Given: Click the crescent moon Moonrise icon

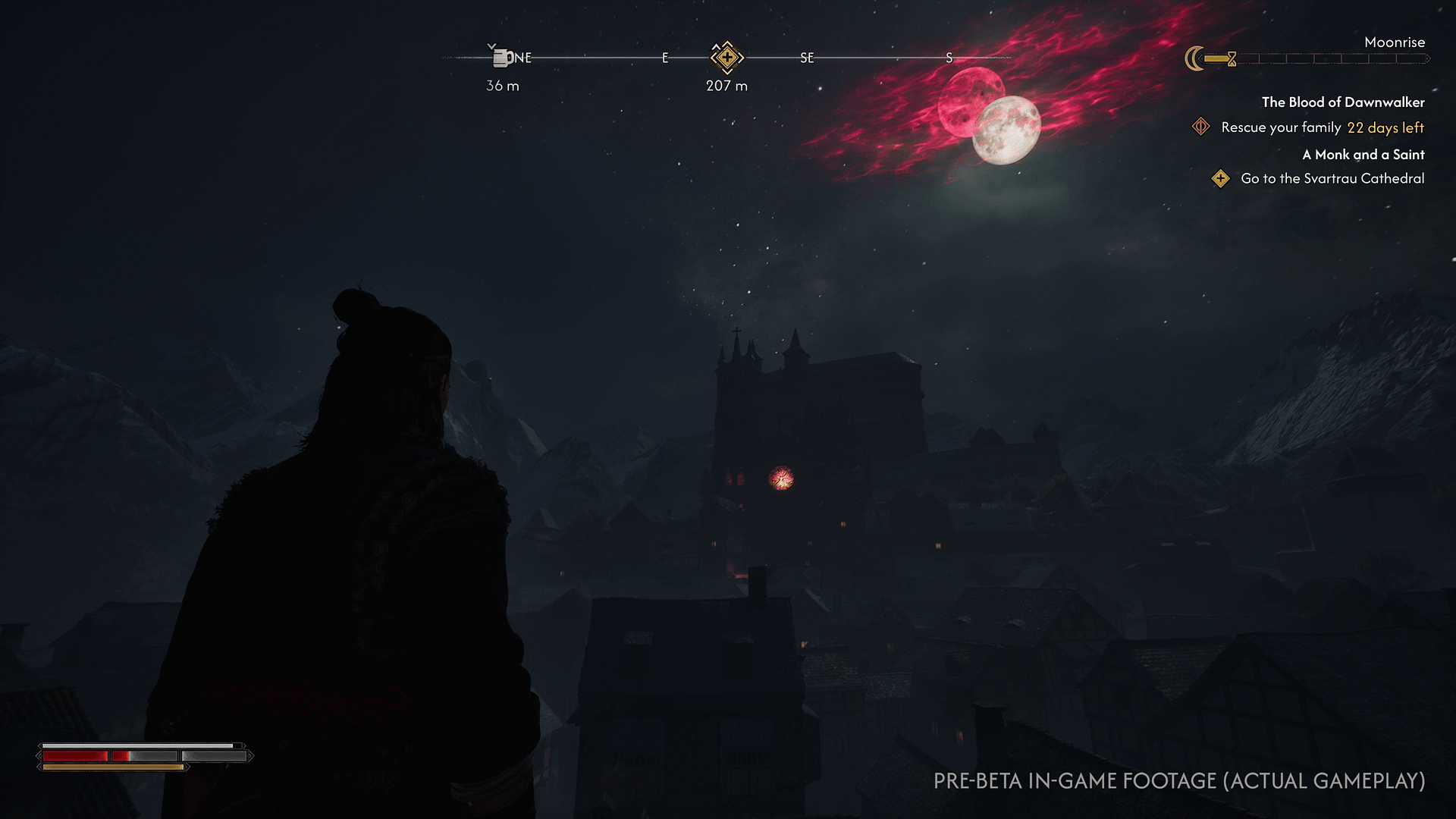Looking at the screenshot, I should [1196, 58].
